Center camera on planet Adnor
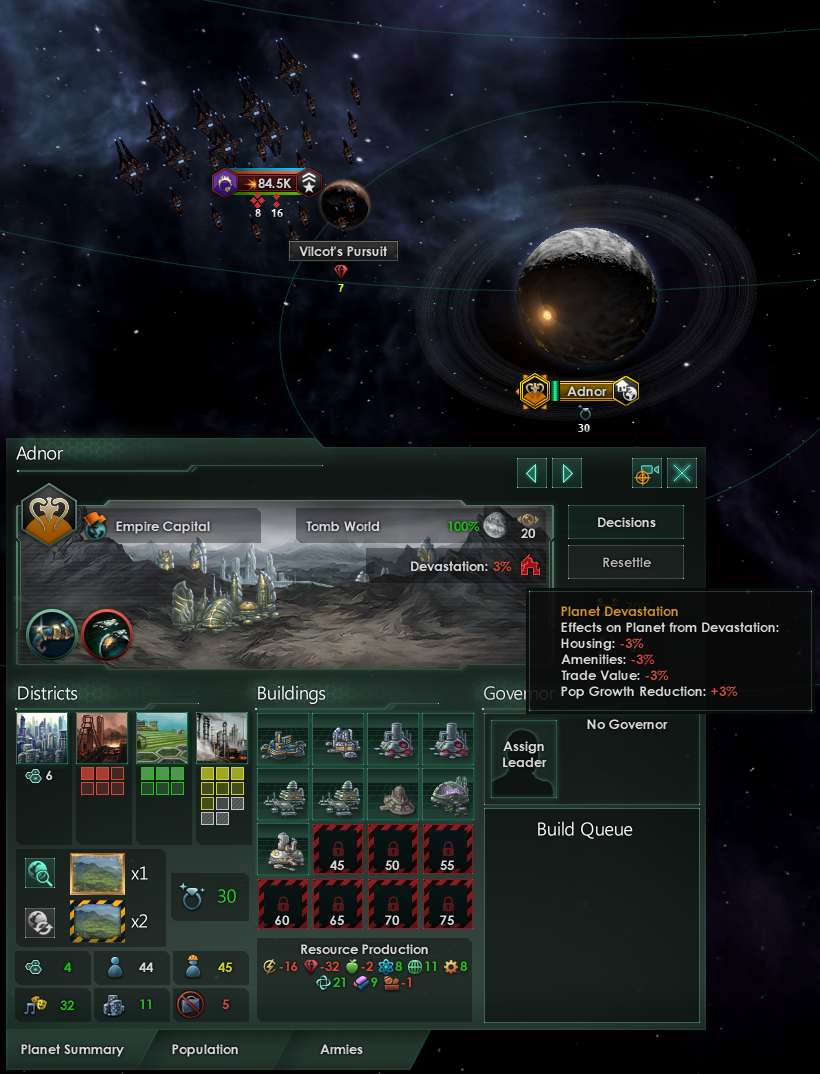Viewport: 820px width, 1074px height. click(647, 473)
